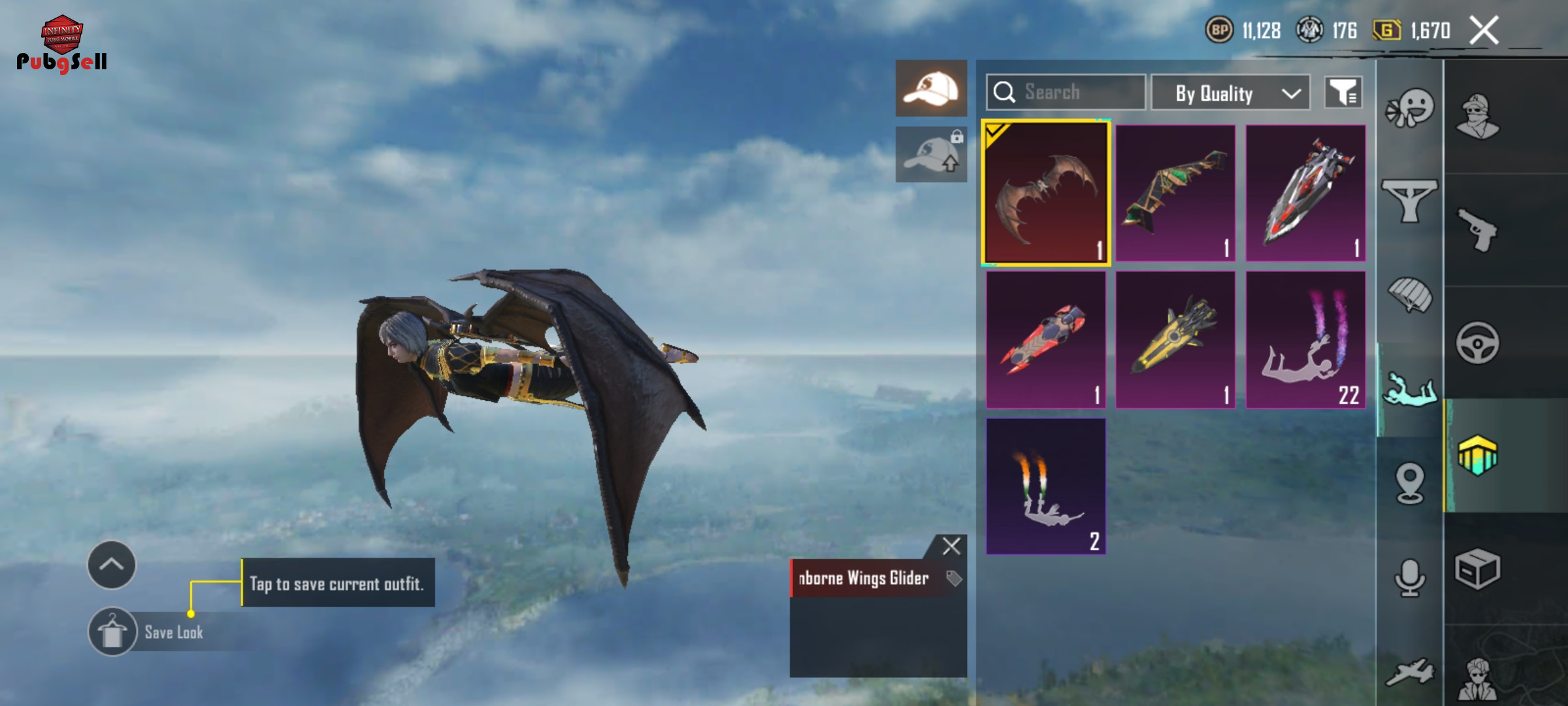Click the item search field
The height and width of the screenshot is (706, 1568).
1066,92
